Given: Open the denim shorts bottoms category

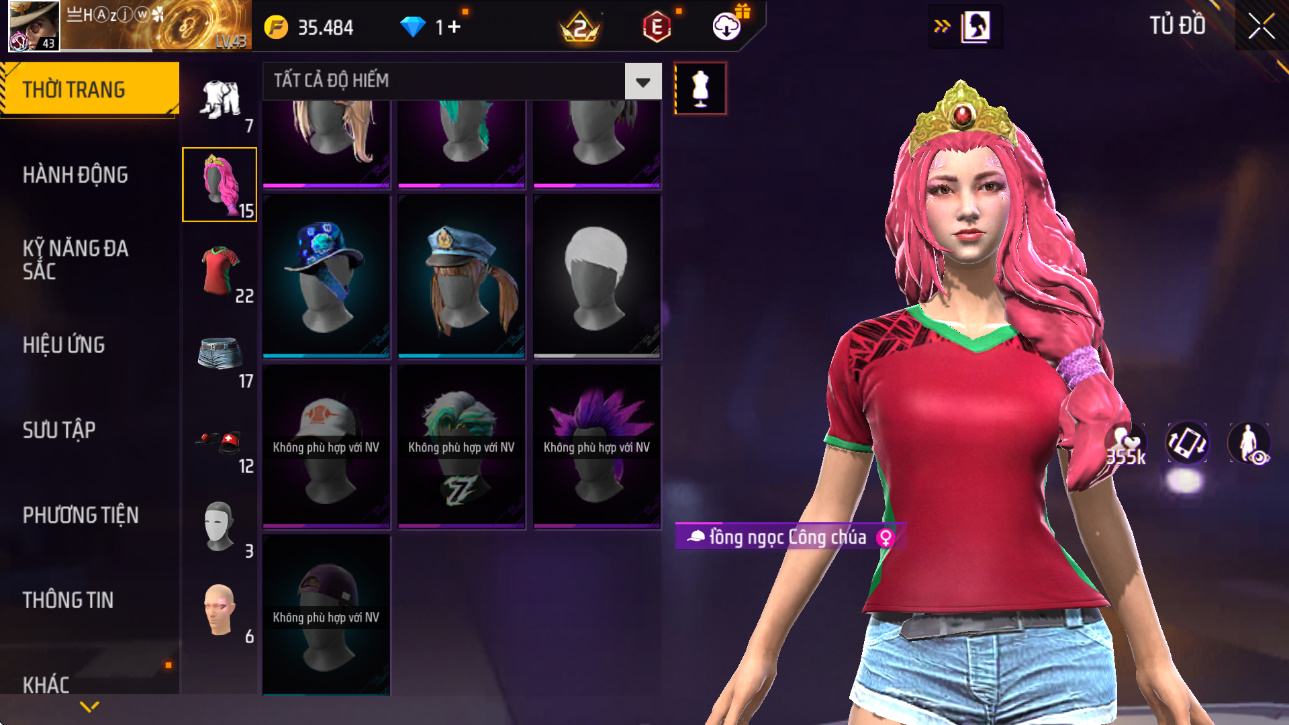Looking at the screenshot, I should 219,355.
